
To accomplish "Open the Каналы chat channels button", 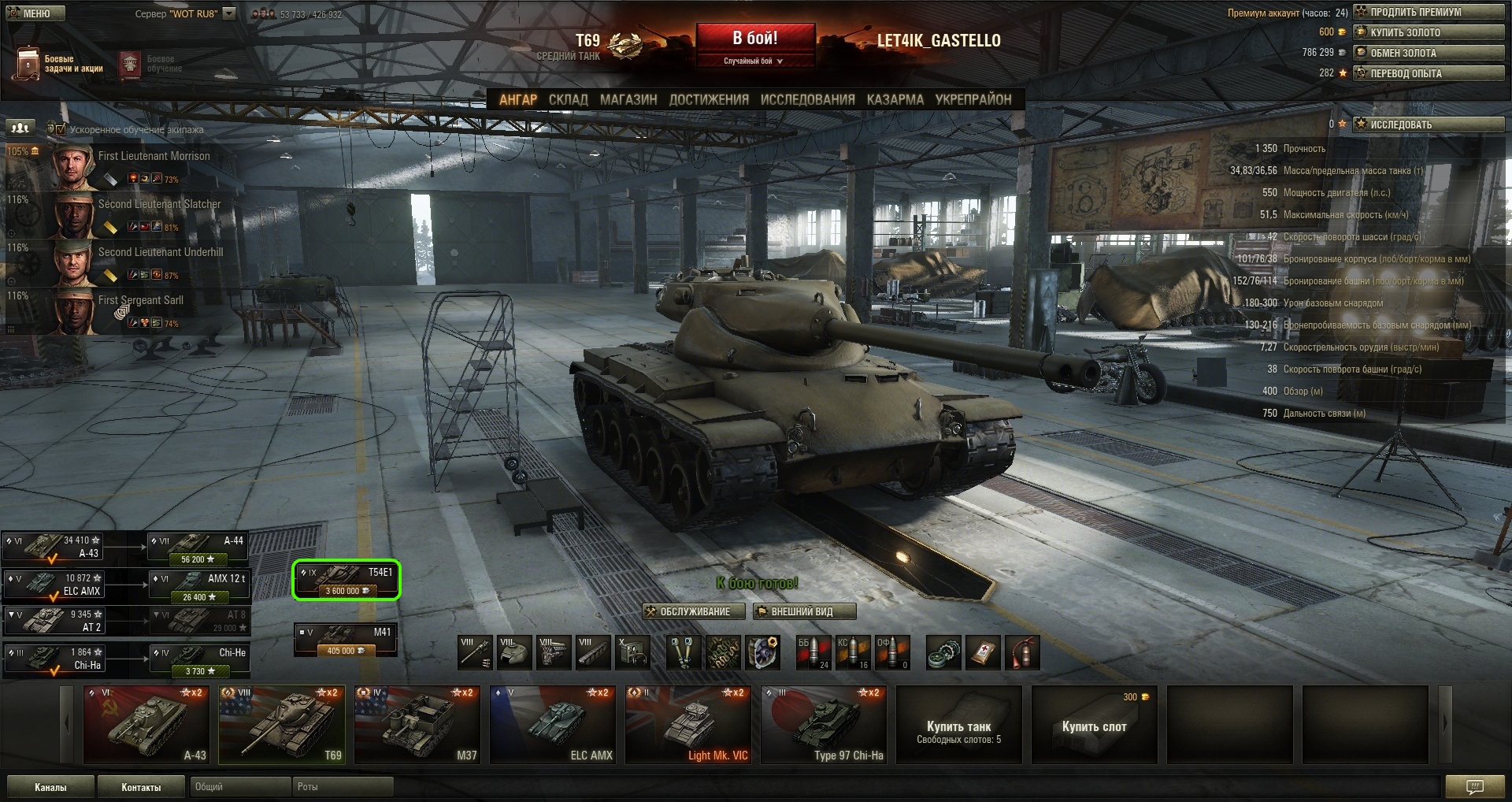I will coord(50,787).
